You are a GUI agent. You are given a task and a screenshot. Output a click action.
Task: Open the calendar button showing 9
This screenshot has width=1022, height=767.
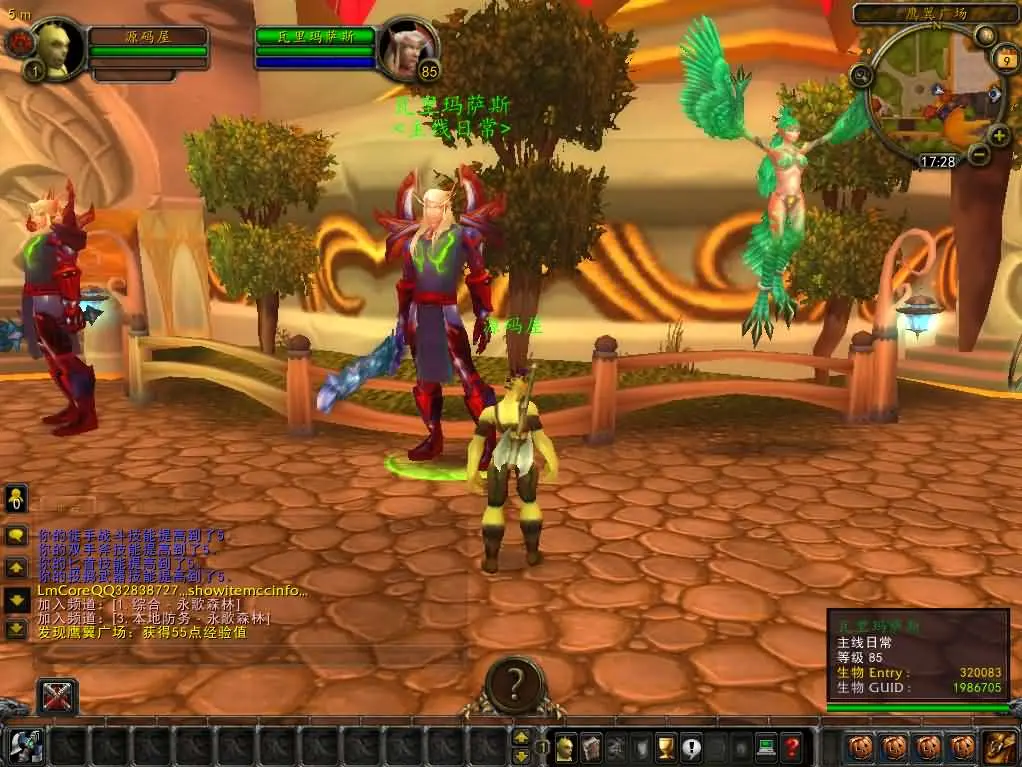[1003, 60]
